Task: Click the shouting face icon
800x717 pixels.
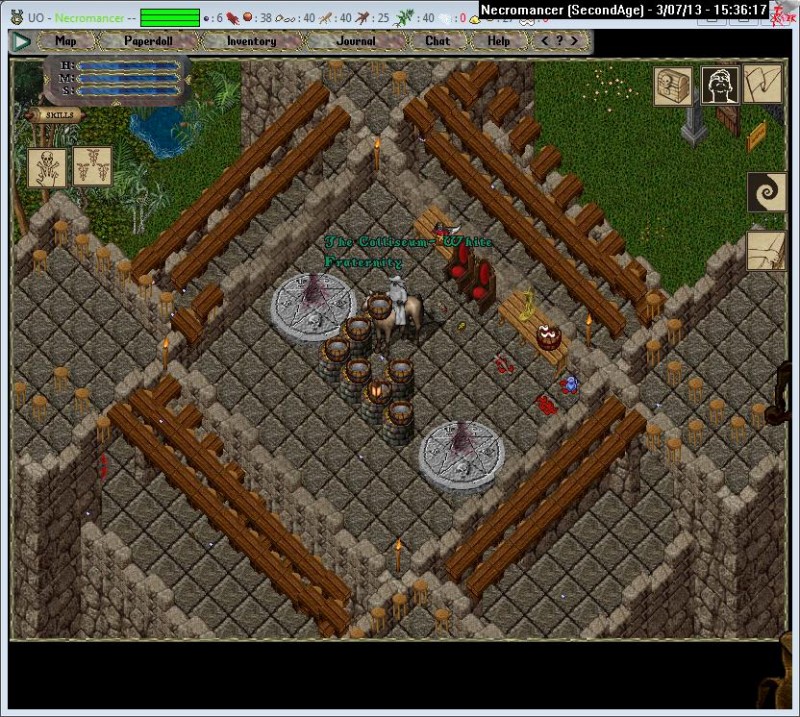Action: click(x=720, y=86)
